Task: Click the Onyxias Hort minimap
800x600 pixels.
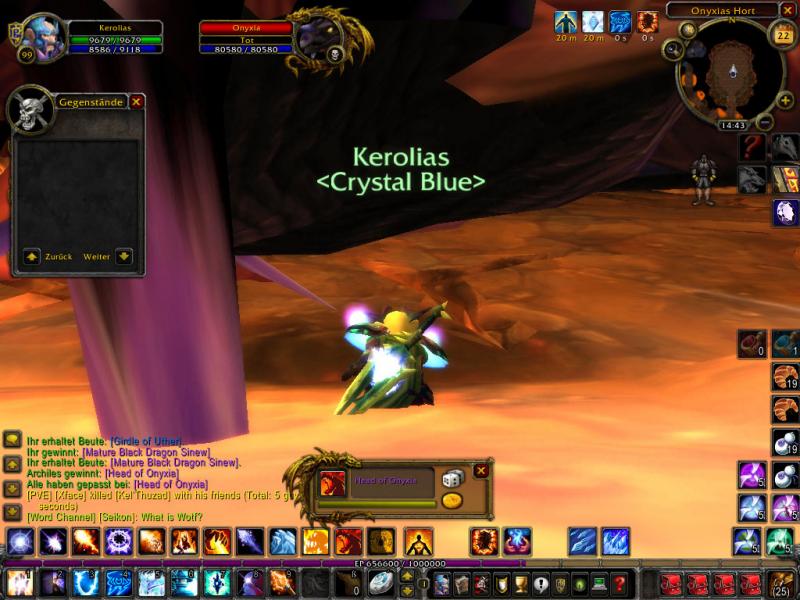Action: [x=733, y=72]
